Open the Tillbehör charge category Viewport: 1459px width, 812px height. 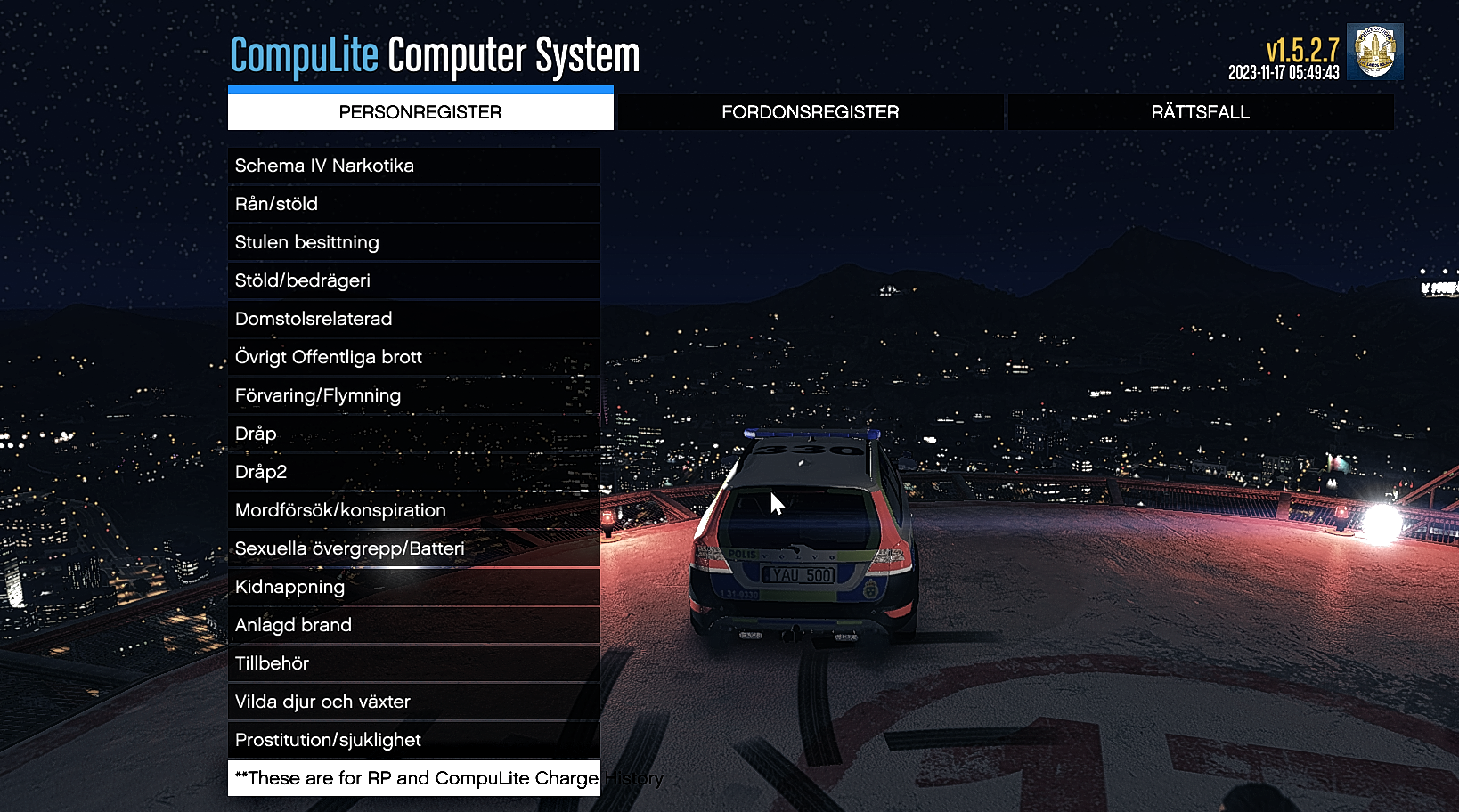tap(413, 663)
